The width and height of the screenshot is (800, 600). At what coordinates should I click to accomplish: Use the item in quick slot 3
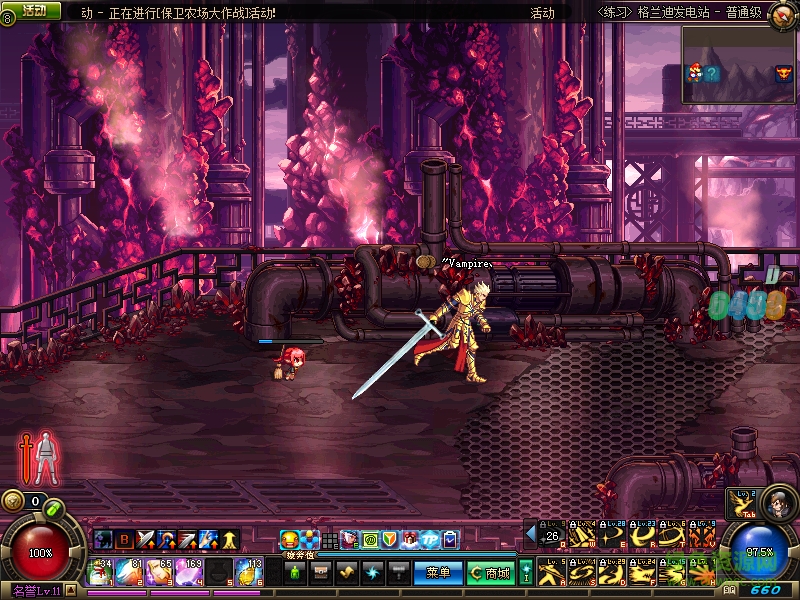(x=159, y=572)
